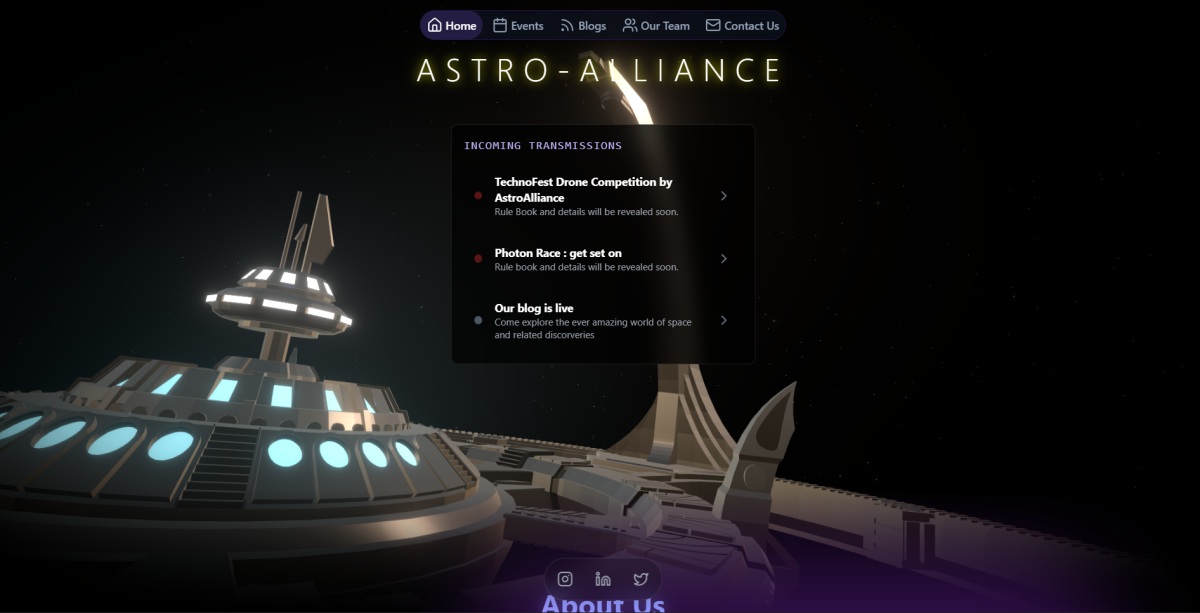Click the Twitter bird icon
Screen dimensions: 1200x613
641,579
